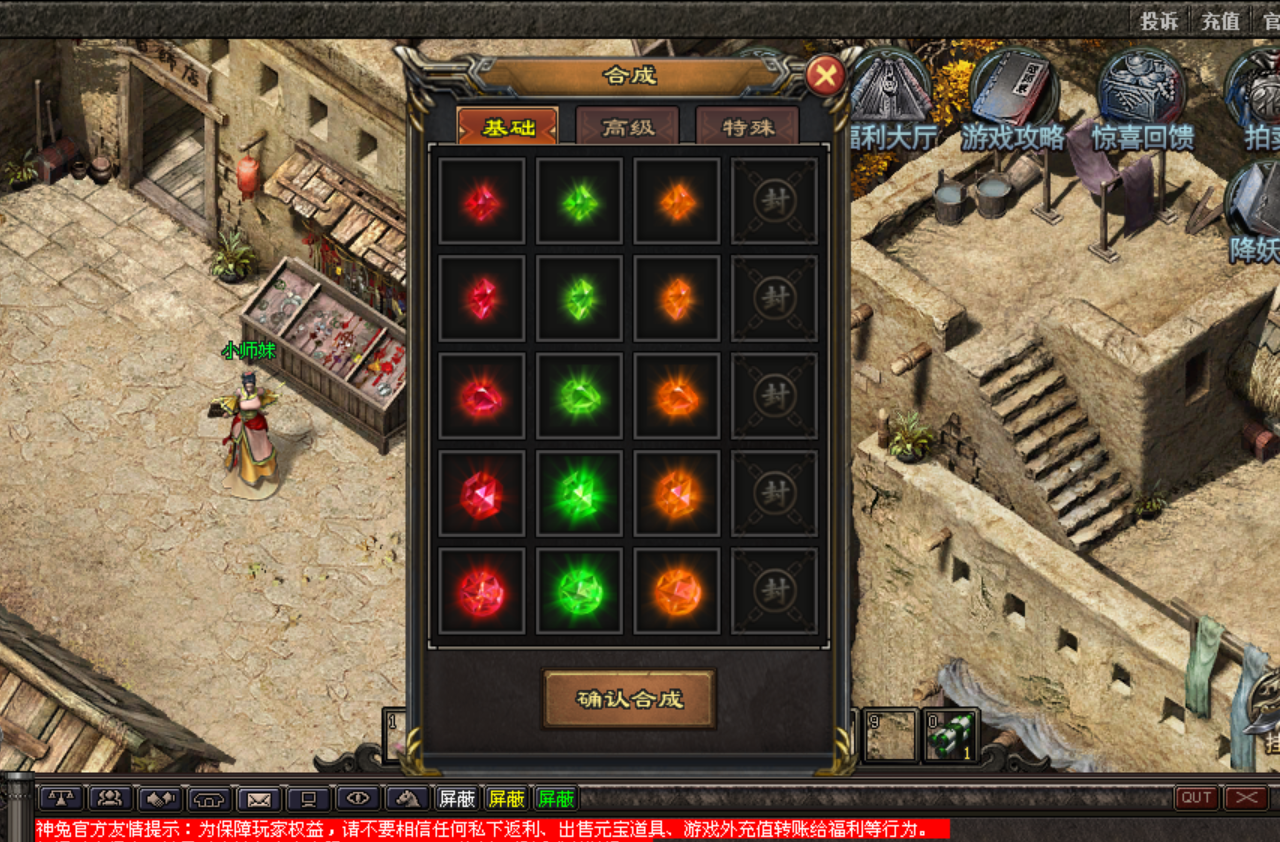Viewport: 1280px width, 842px height.
Task: Open the mail envelope icon
Action: tap(259, 799)
